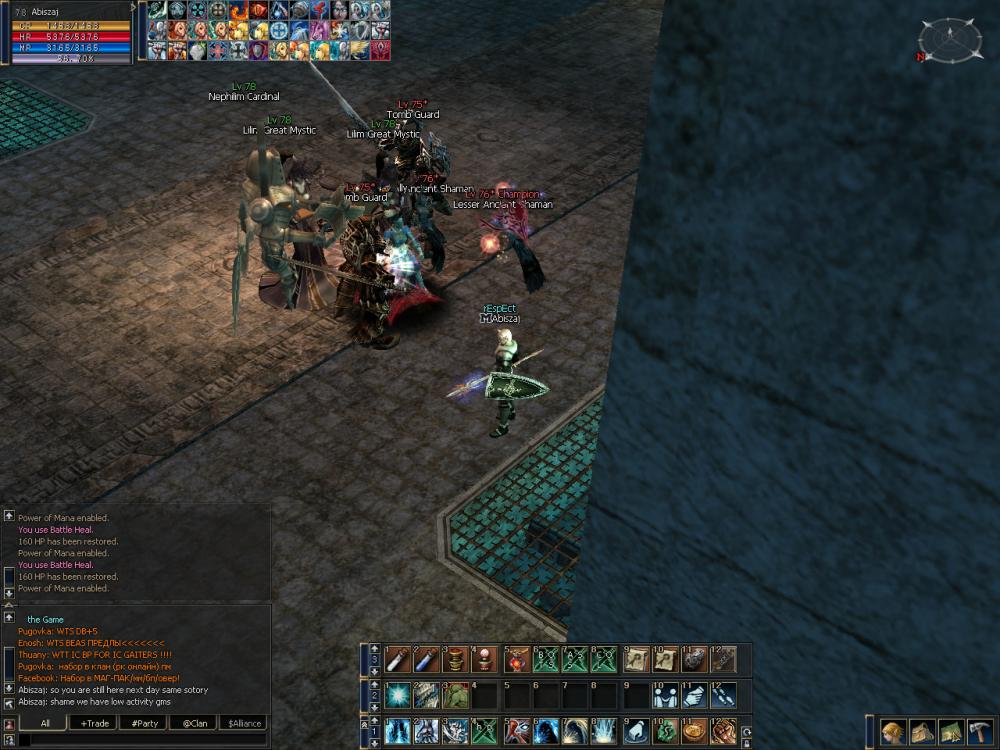Activate the green ogre skill icon
The image size is (1000, 750).
tap(457, 695)
